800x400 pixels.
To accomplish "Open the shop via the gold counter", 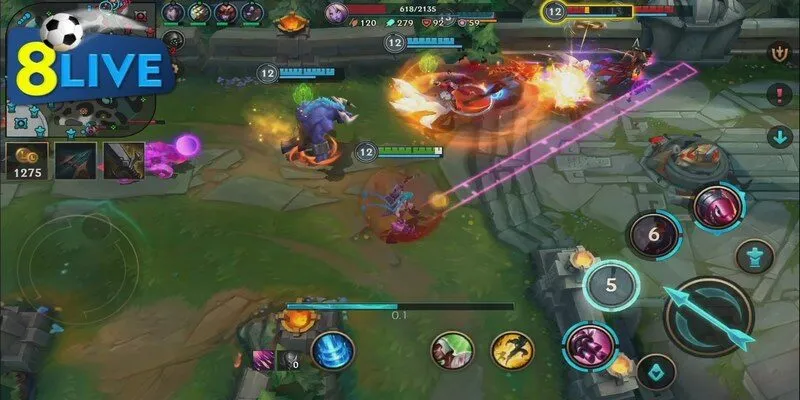I will coord(24,163).
